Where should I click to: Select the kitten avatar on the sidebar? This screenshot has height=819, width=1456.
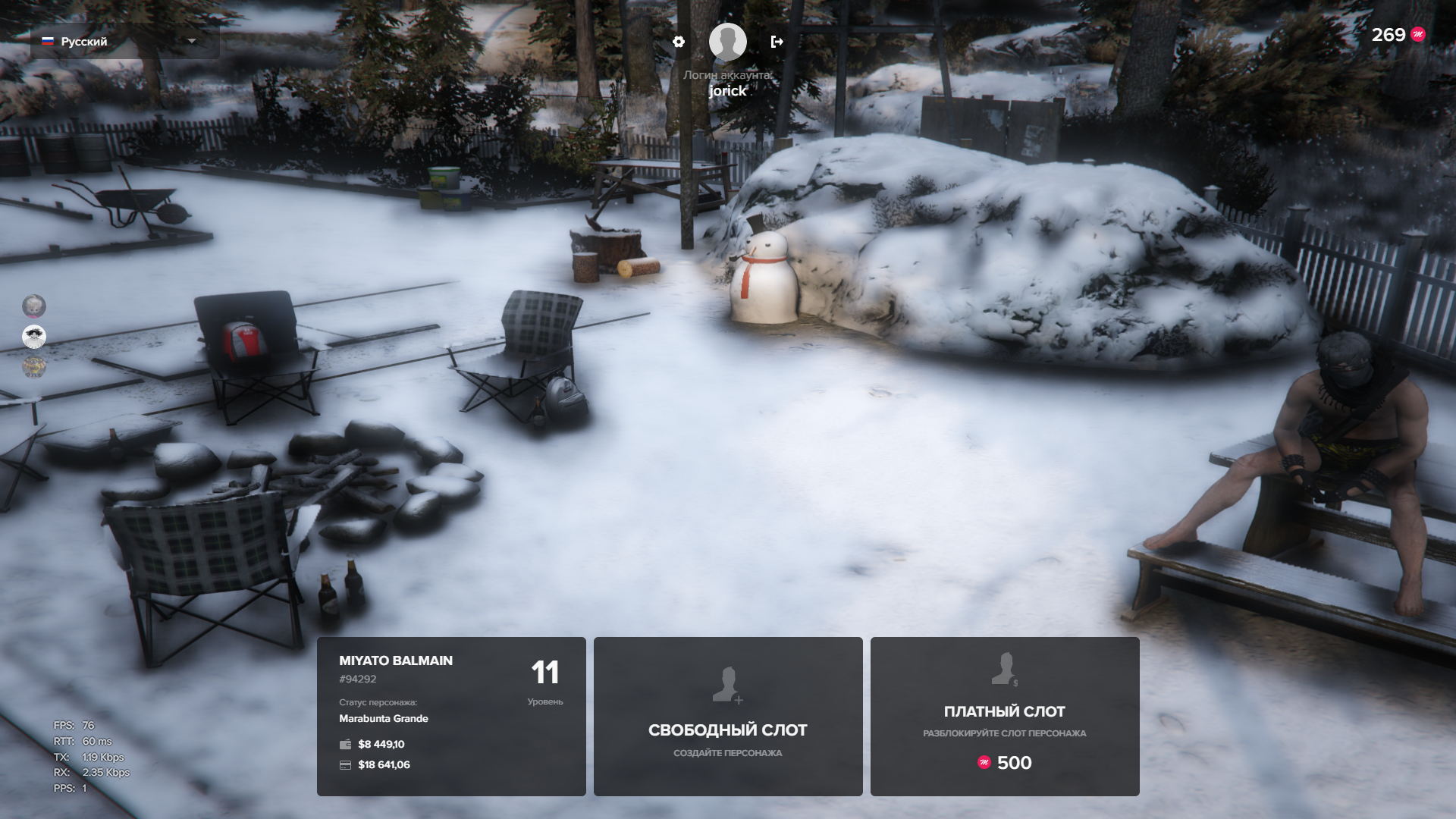[x=34, y=306]
